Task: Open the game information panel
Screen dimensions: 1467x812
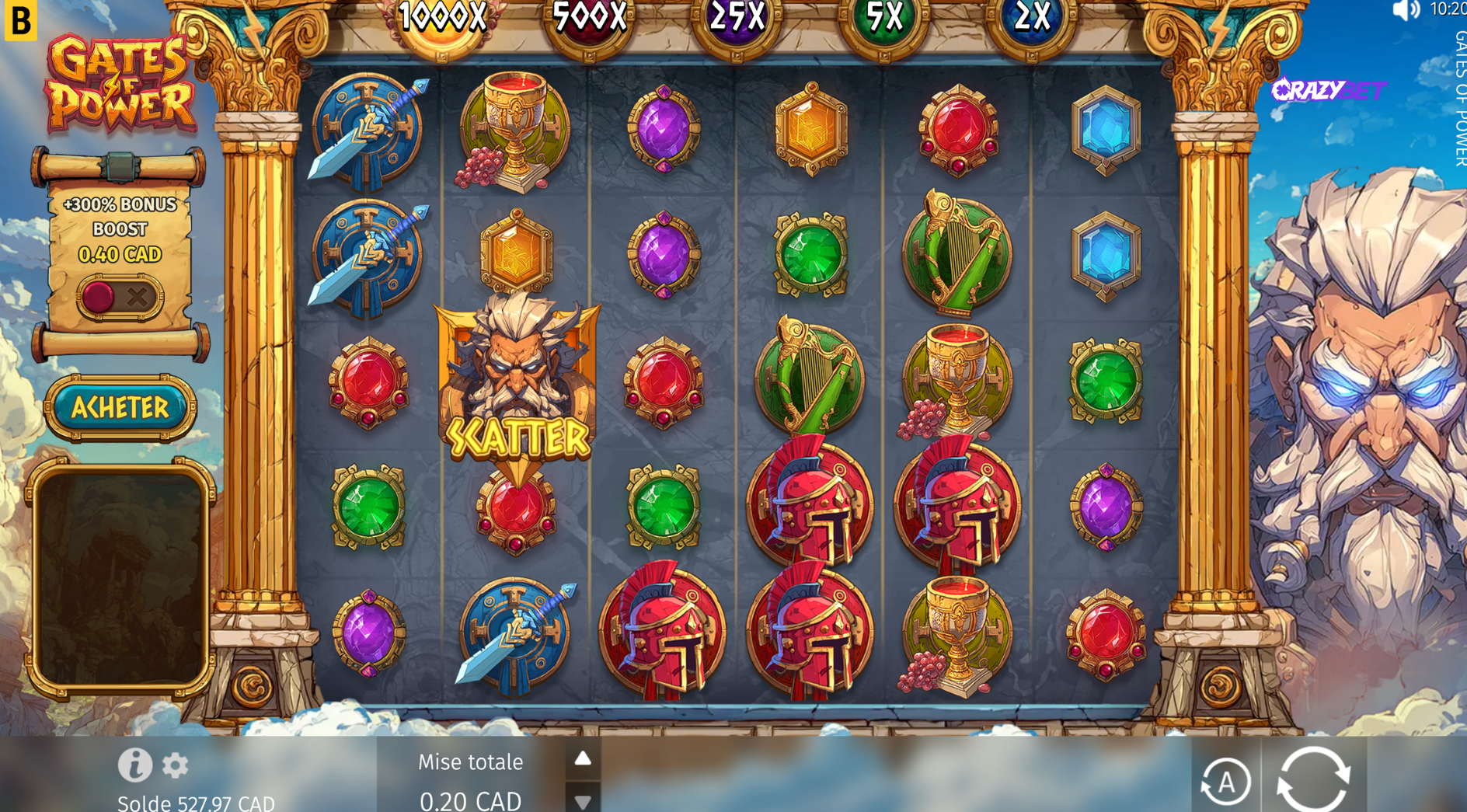Action: click(x=137, y=768)
